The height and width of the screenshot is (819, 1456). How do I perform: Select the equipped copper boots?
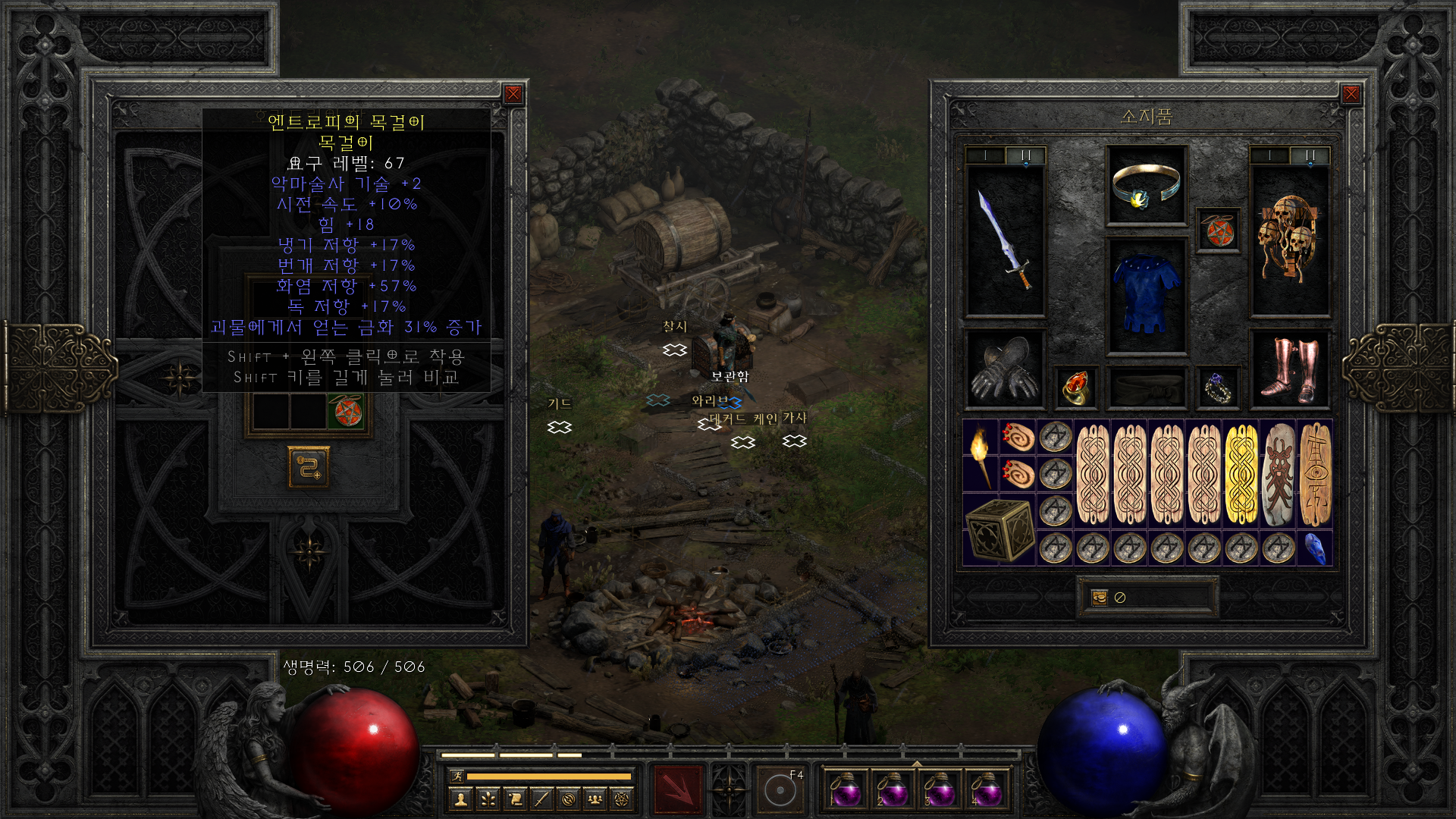[x=1289, y=369]
